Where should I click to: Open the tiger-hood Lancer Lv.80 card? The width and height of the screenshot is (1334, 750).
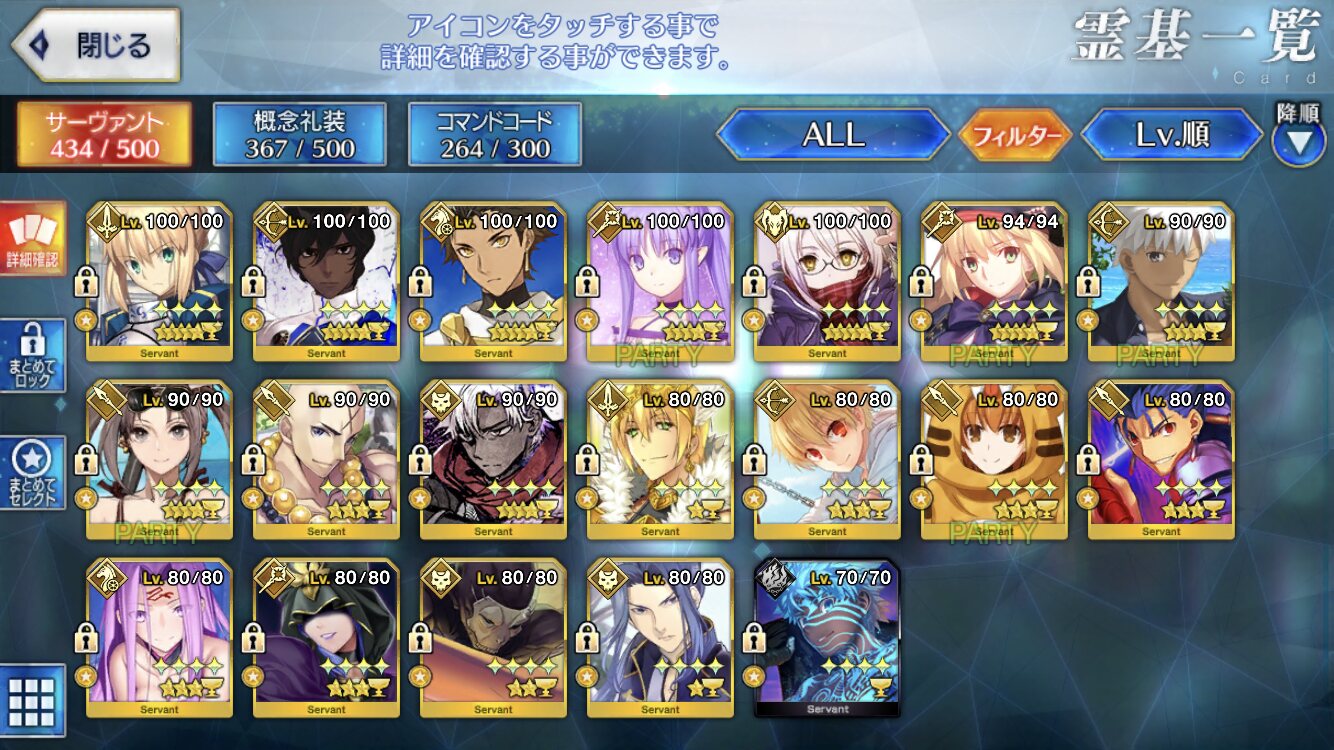click(994, 460)
